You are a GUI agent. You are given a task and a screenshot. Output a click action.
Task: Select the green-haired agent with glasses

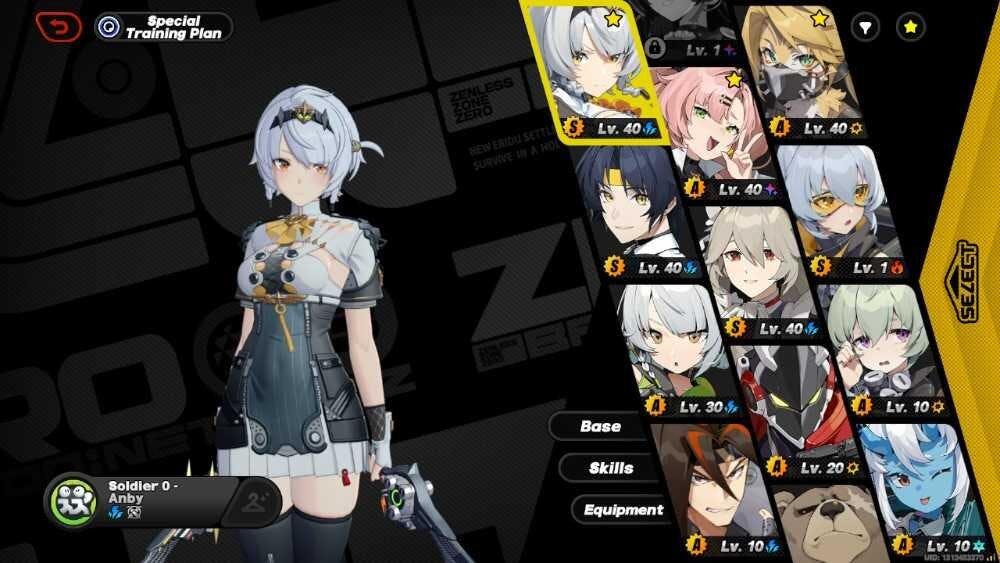878,345
